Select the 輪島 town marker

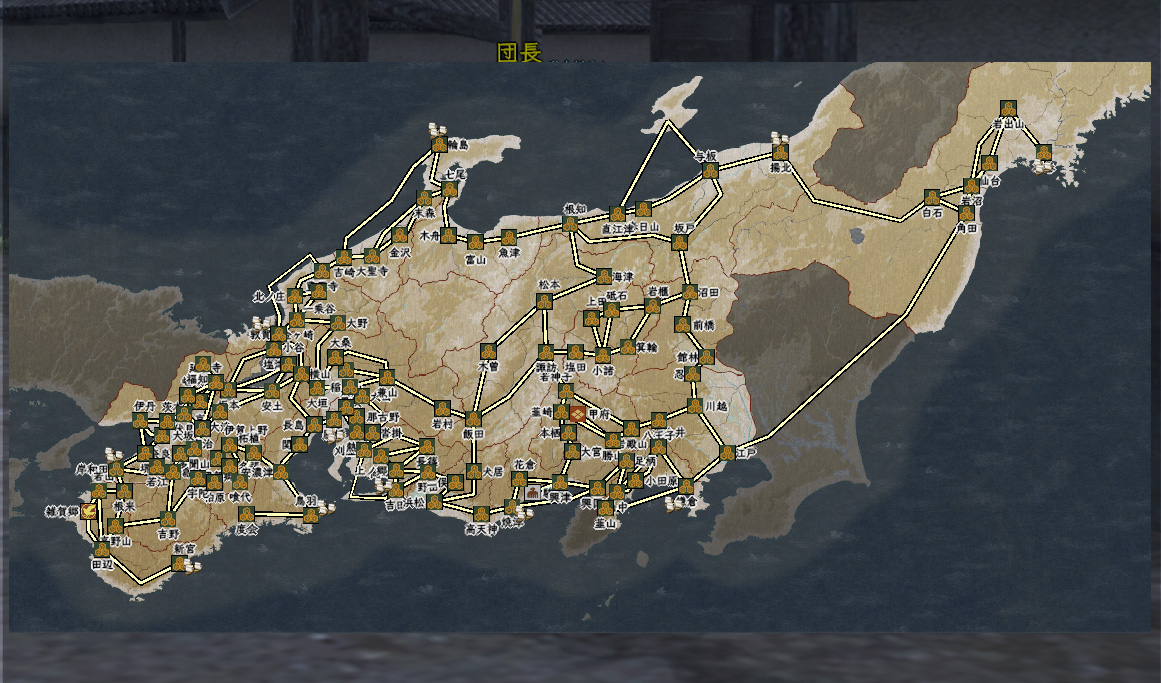click(x=440, y=145)
